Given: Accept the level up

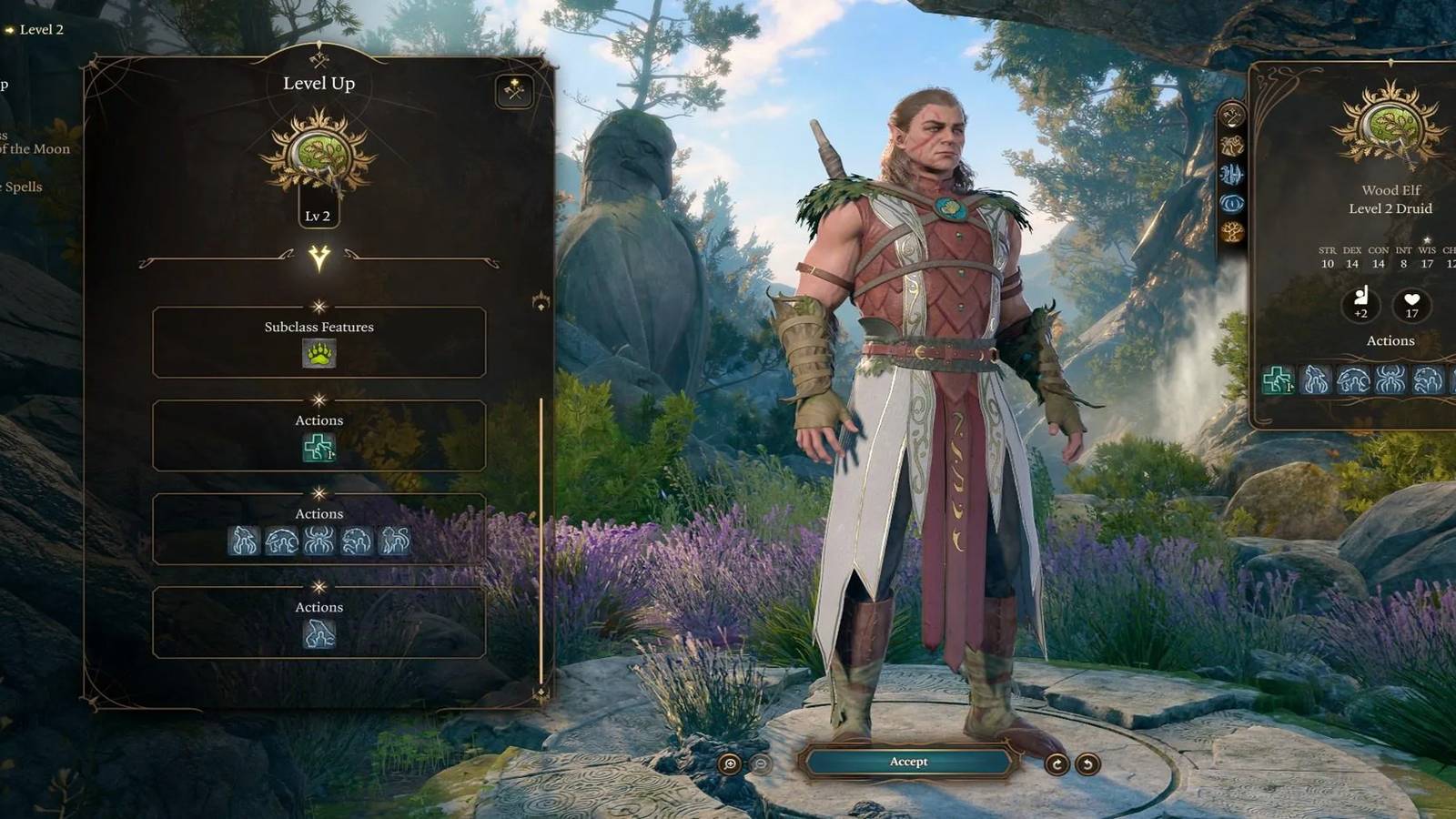Looking at the screenshot, I should [x=908, y=762].
